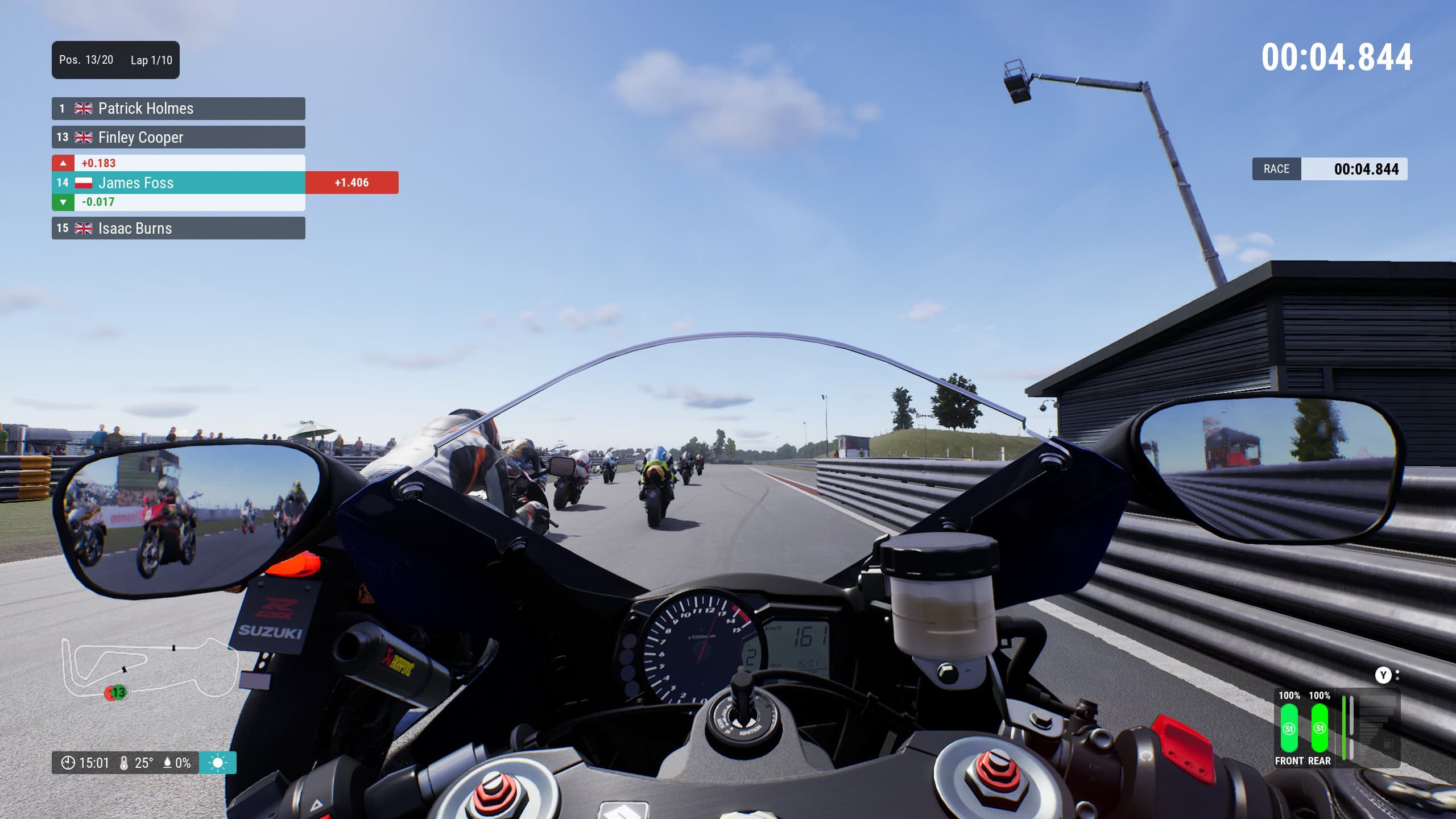Select the RACE tab label
The width and height of the screenshot is (1456, 819).
(x=1277, y=169)
